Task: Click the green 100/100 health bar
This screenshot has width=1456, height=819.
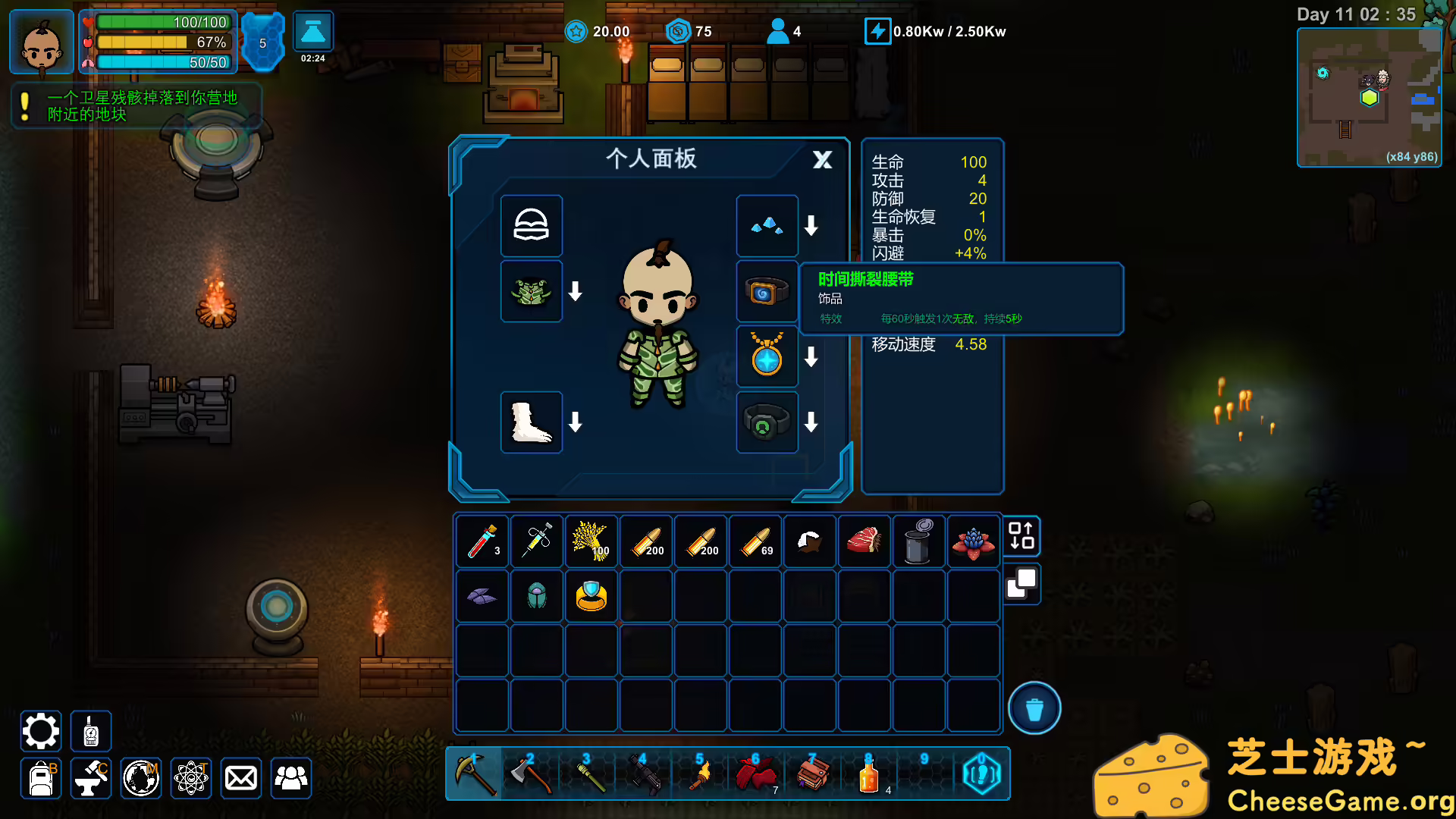Action: coord(162,22)
